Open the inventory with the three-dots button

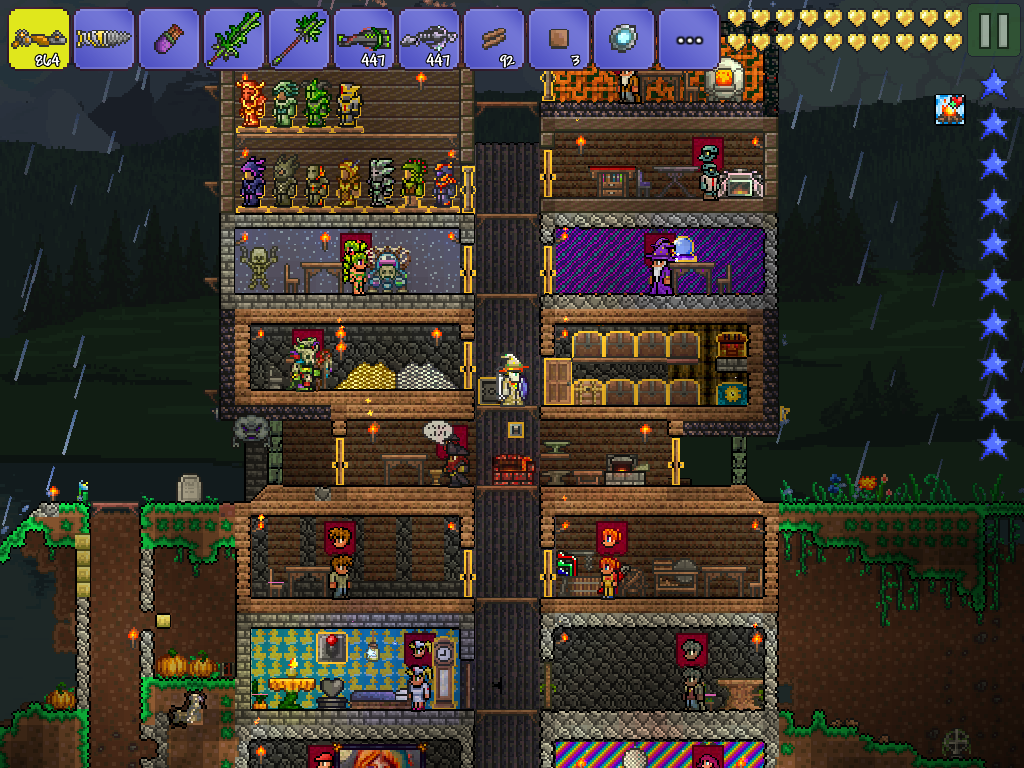click(x=689, y=39)
